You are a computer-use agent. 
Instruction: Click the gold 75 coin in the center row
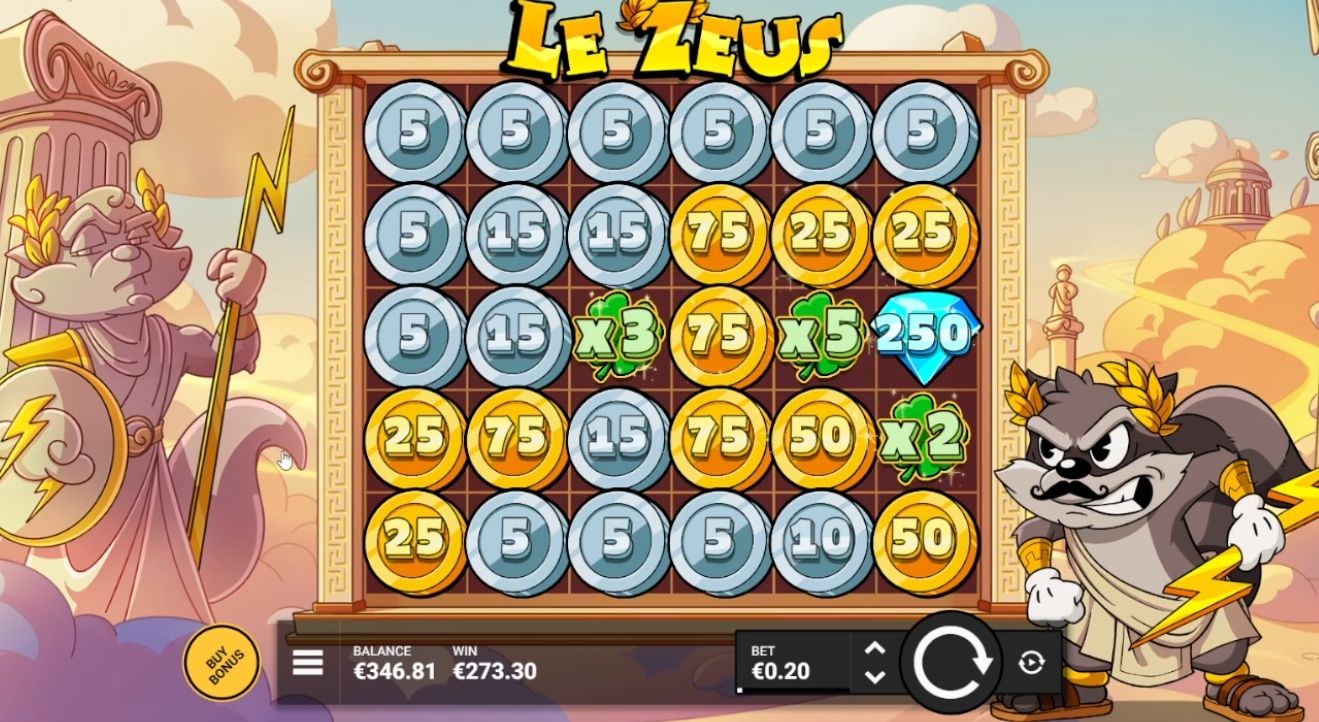point(718,335)
